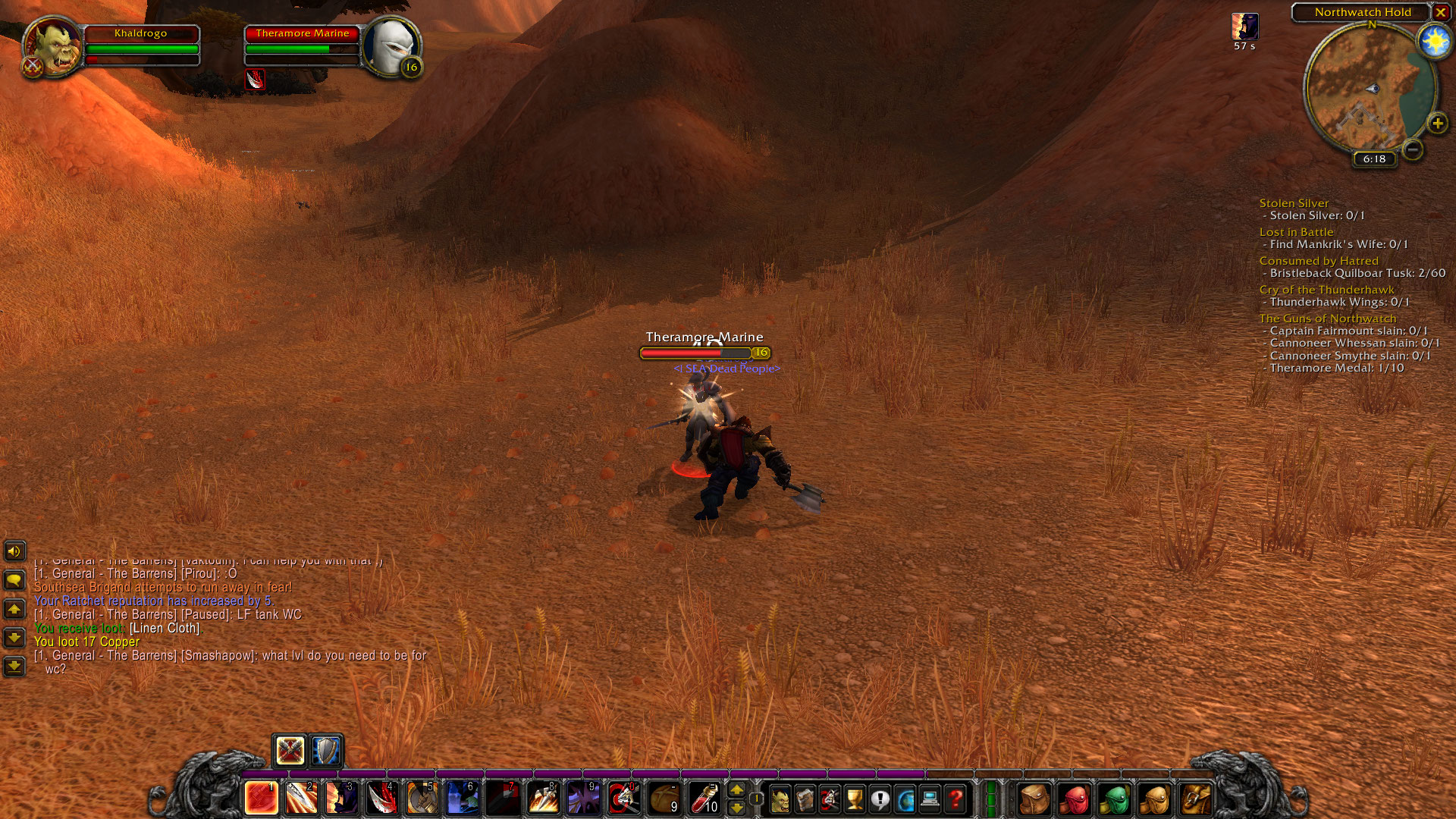Open the Talents panel icon

[830, 800]
